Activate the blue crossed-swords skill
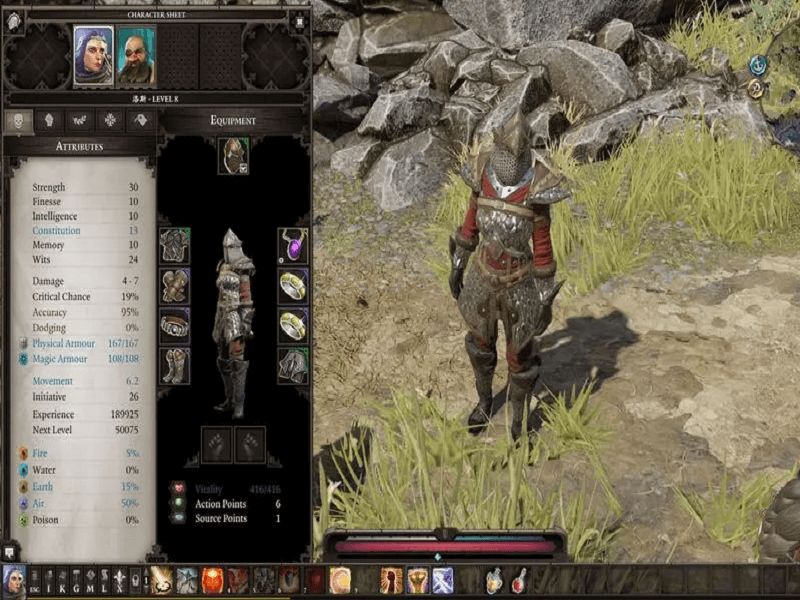The image size is (800, 600). 442,580
